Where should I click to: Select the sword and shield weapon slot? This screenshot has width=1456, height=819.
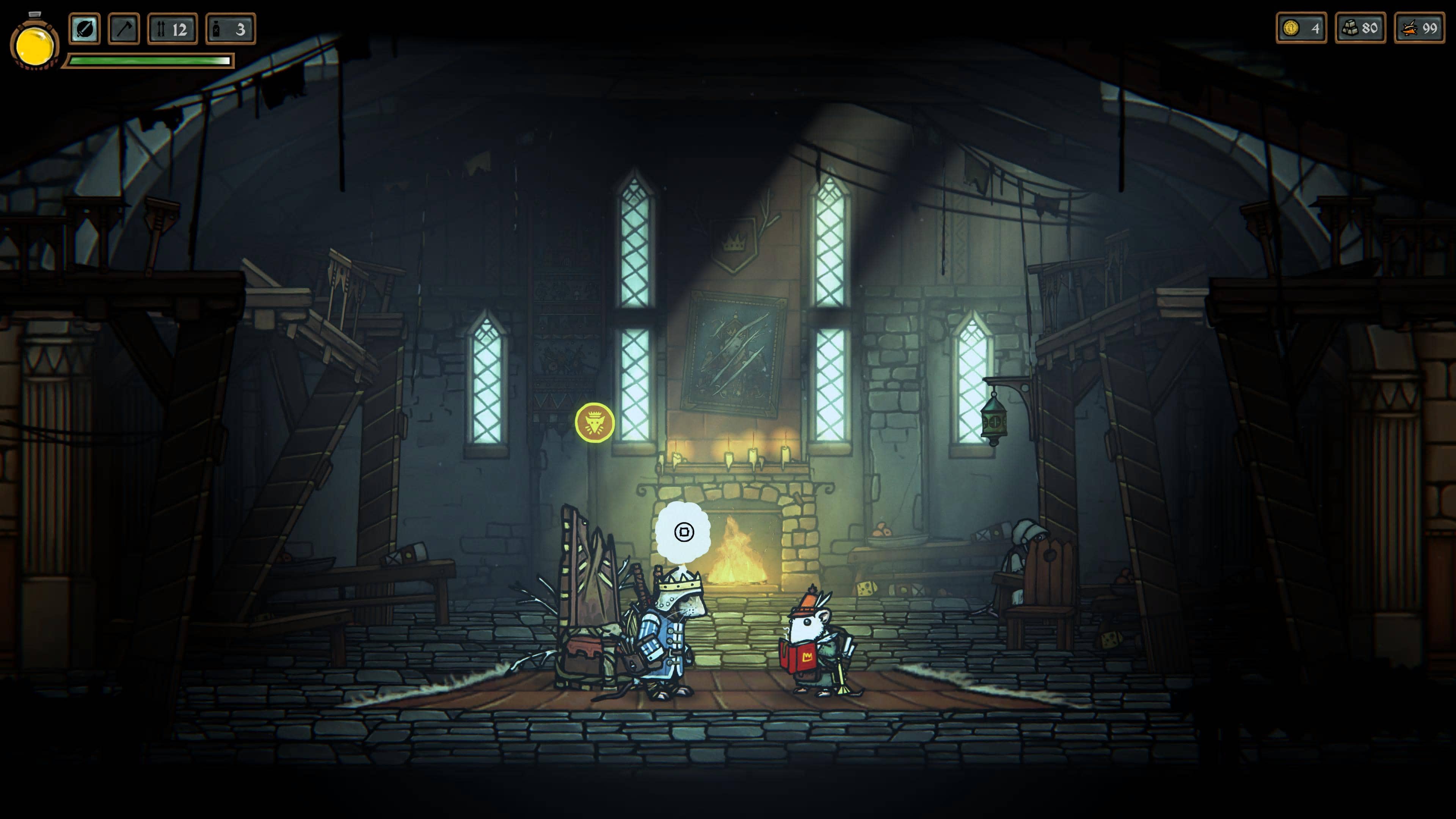tap(84, 29)
